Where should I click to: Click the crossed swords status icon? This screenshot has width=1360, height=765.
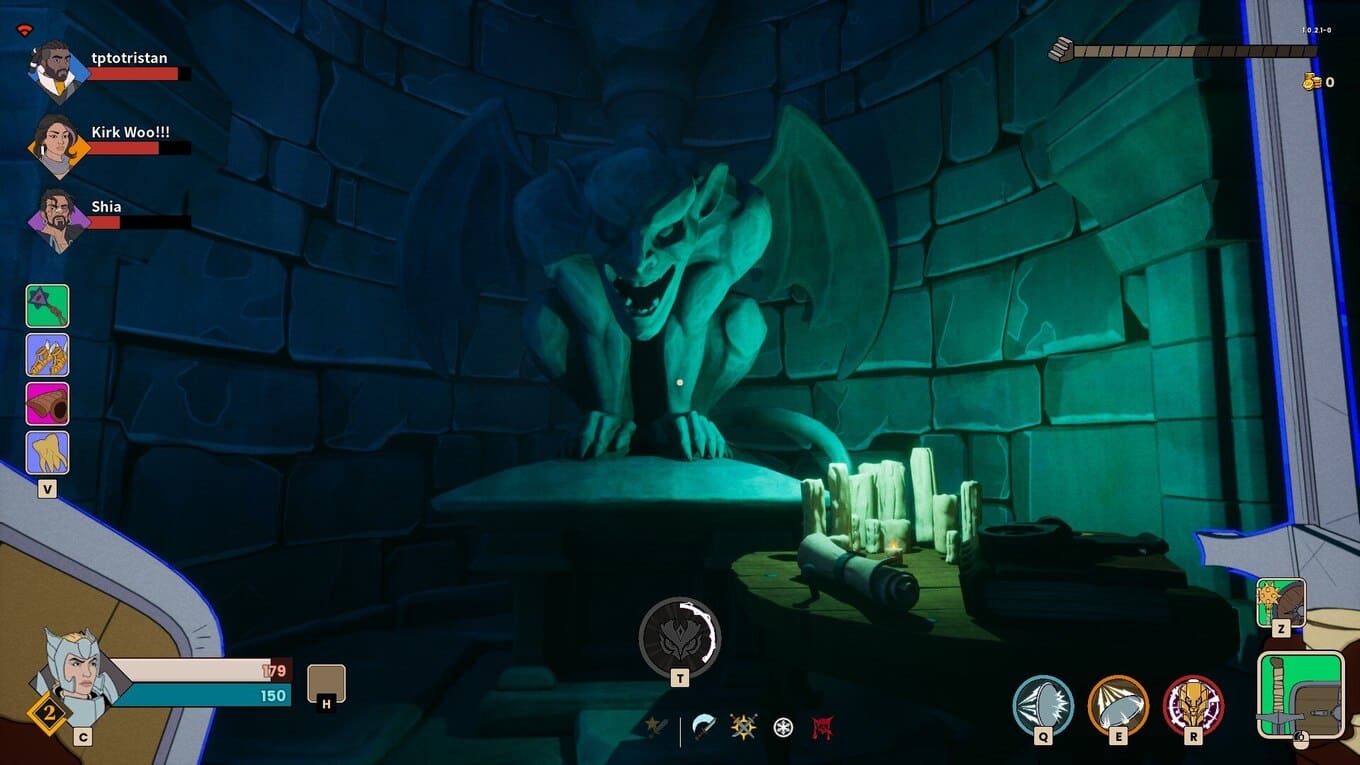pos(655,728)
